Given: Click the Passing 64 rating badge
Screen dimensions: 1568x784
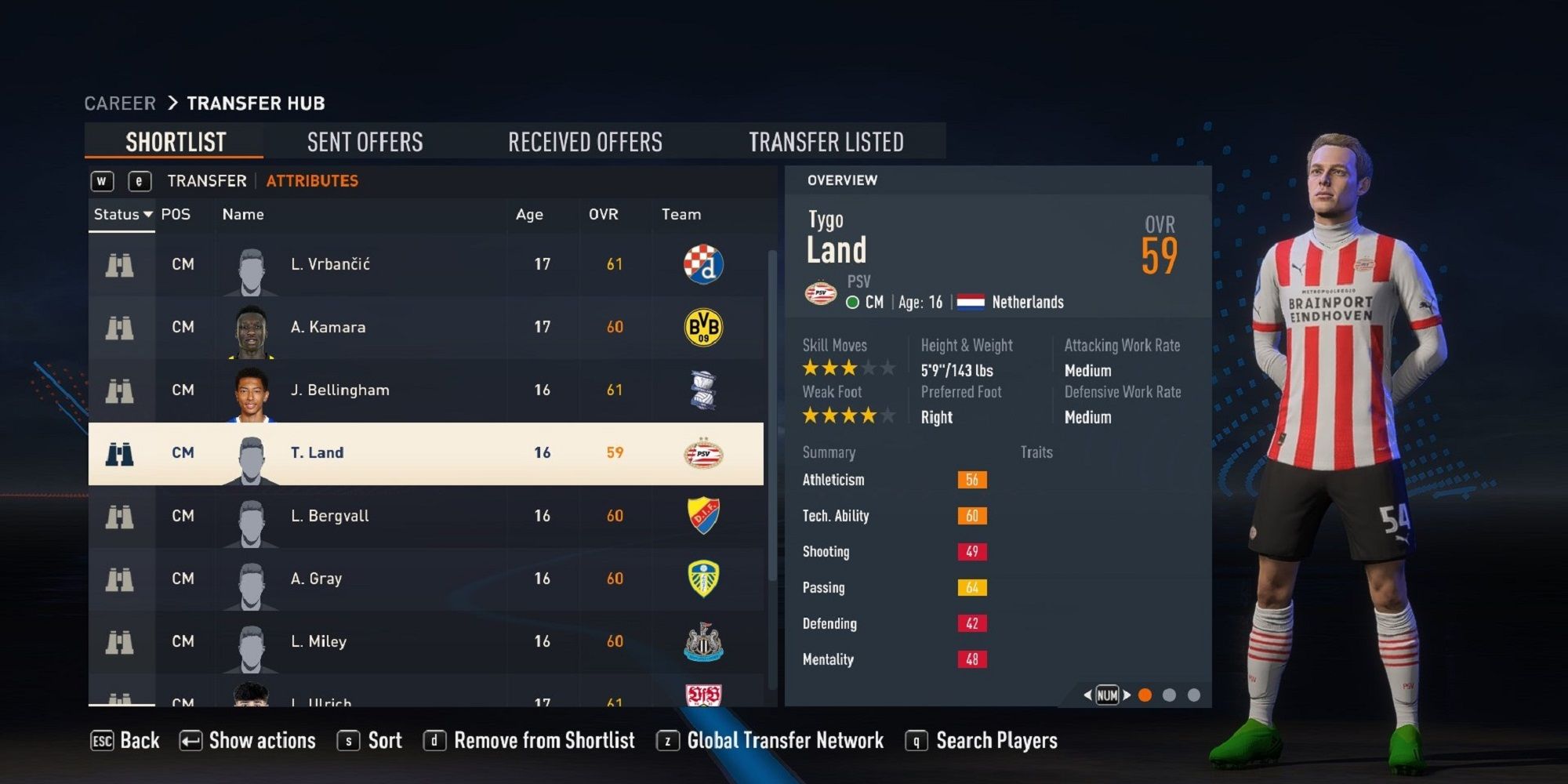Looking at the screenshot, I should click(972, 587).
